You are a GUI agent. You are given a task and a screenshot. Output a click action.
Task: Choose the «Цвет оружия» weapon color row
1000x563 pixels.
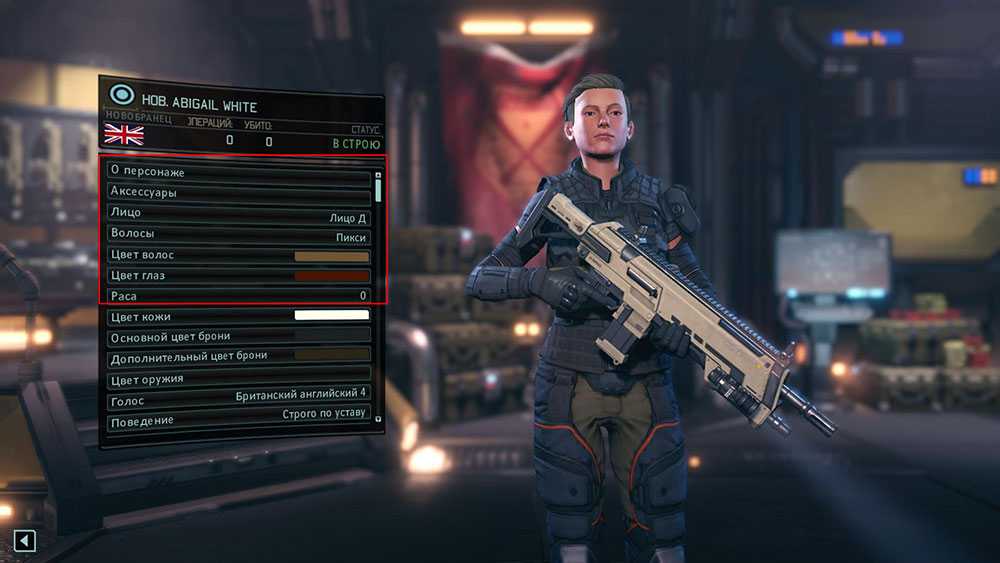[x=238, y=379]
